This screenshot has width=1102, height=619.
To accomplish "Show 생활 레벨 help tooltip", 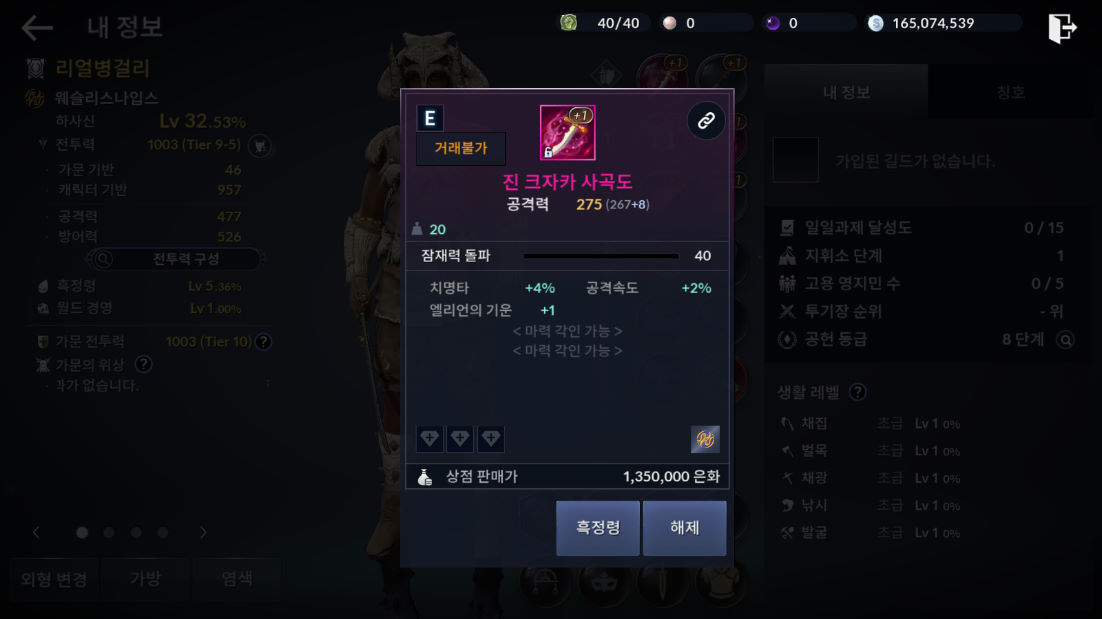I will point(857,392).
